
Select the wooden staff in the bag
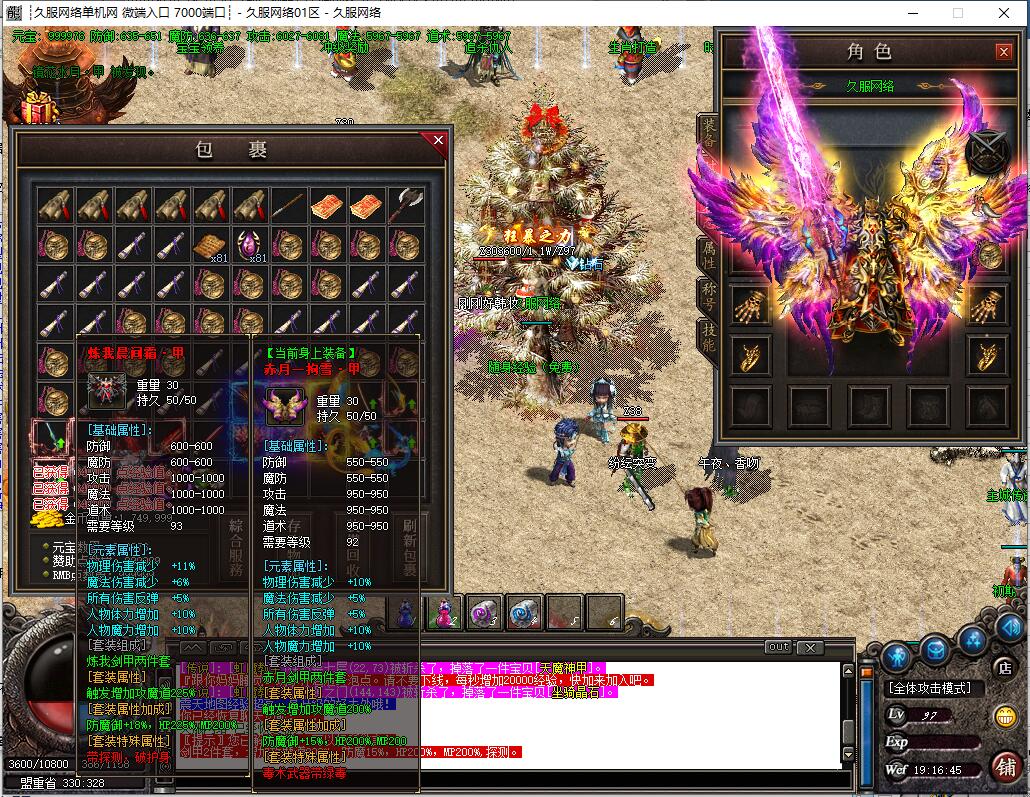point(288,205)
